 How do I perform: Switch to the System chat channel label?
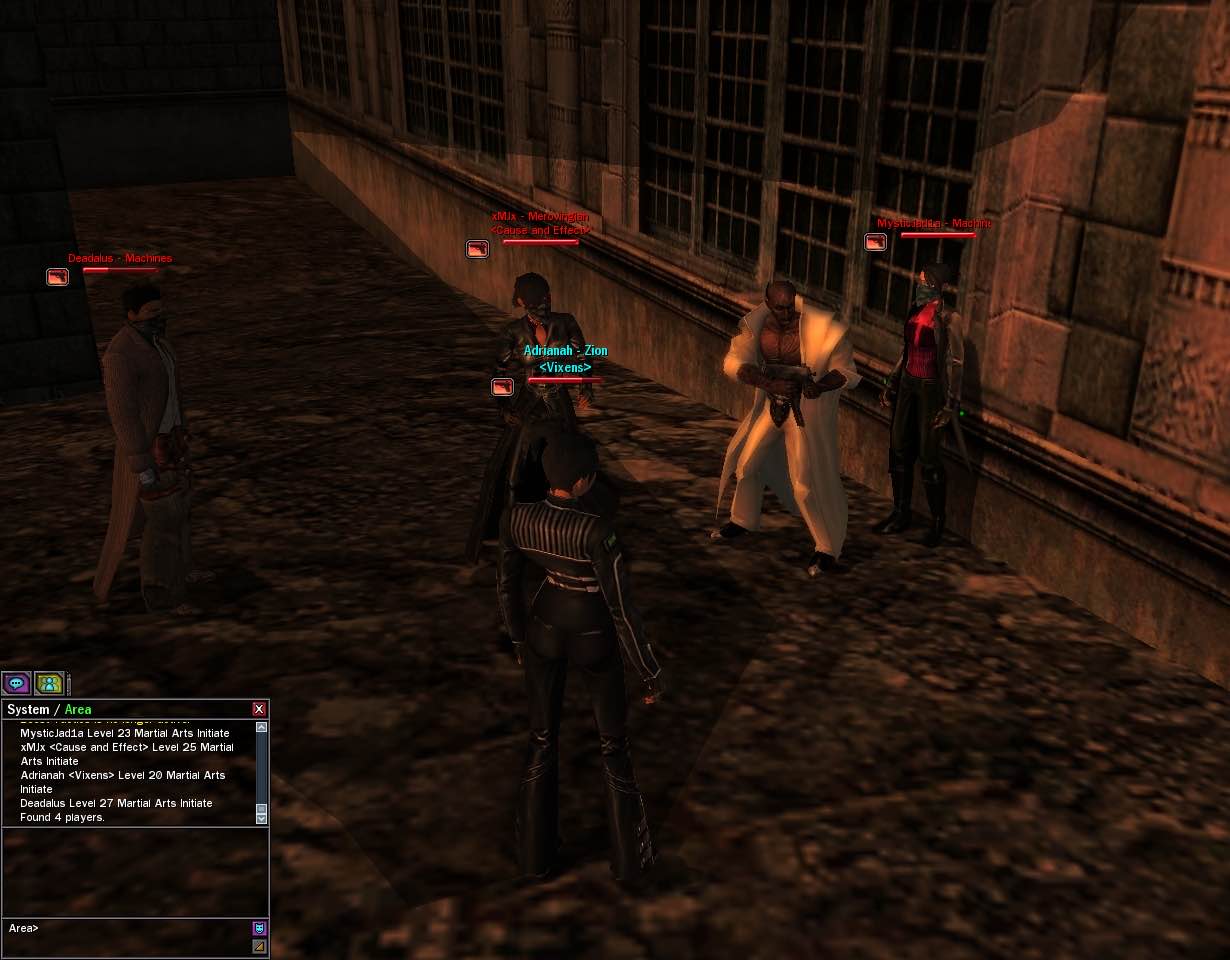click(x=28, y=710)
